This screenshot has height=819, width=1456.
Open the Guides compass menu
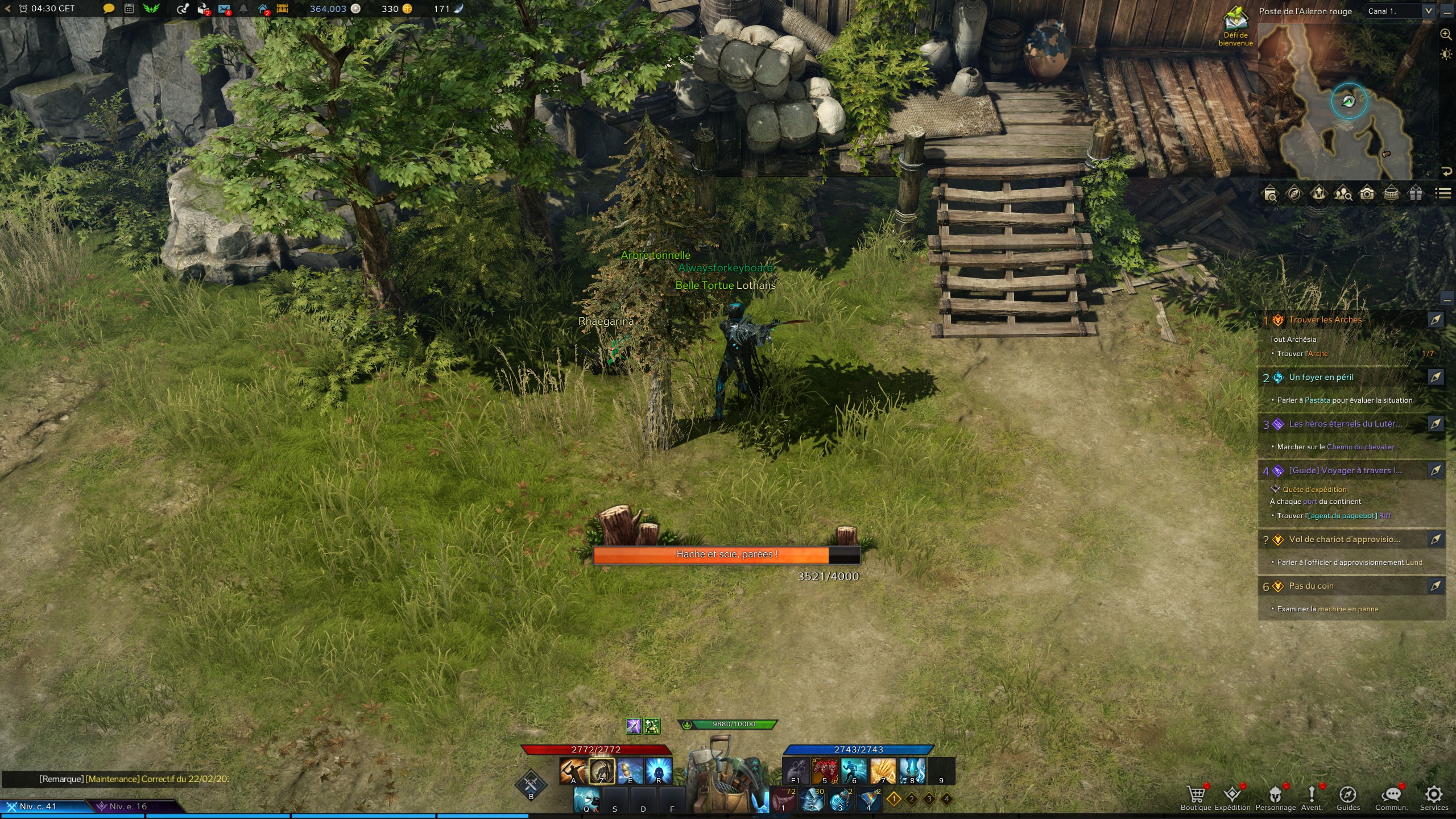point(1348,797)
